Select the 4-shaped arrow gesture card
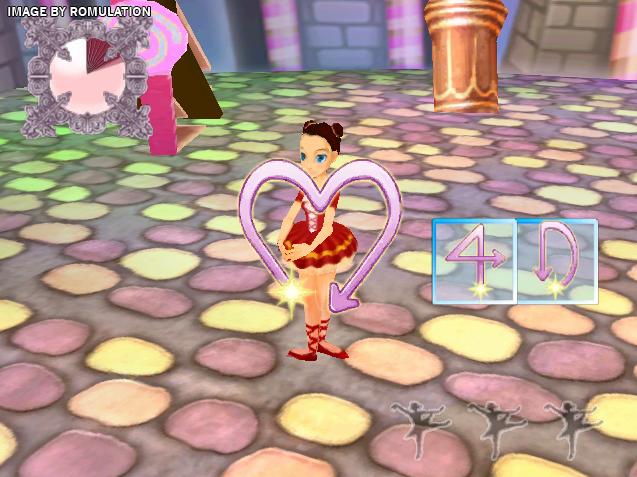Image resolution: width=637 pixels, height=477 pixels. coord(474,261)
